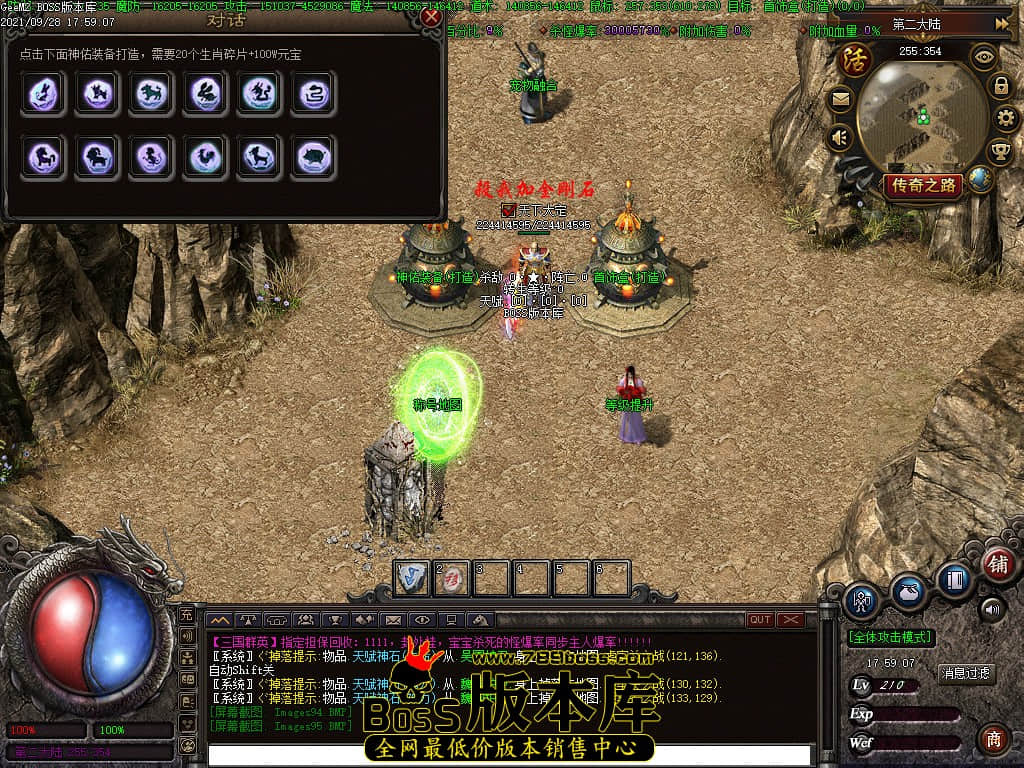Use the first hotbar slot item
Image resolution: width=1024 pixels, height=768 pixels.
click(412, 577)
